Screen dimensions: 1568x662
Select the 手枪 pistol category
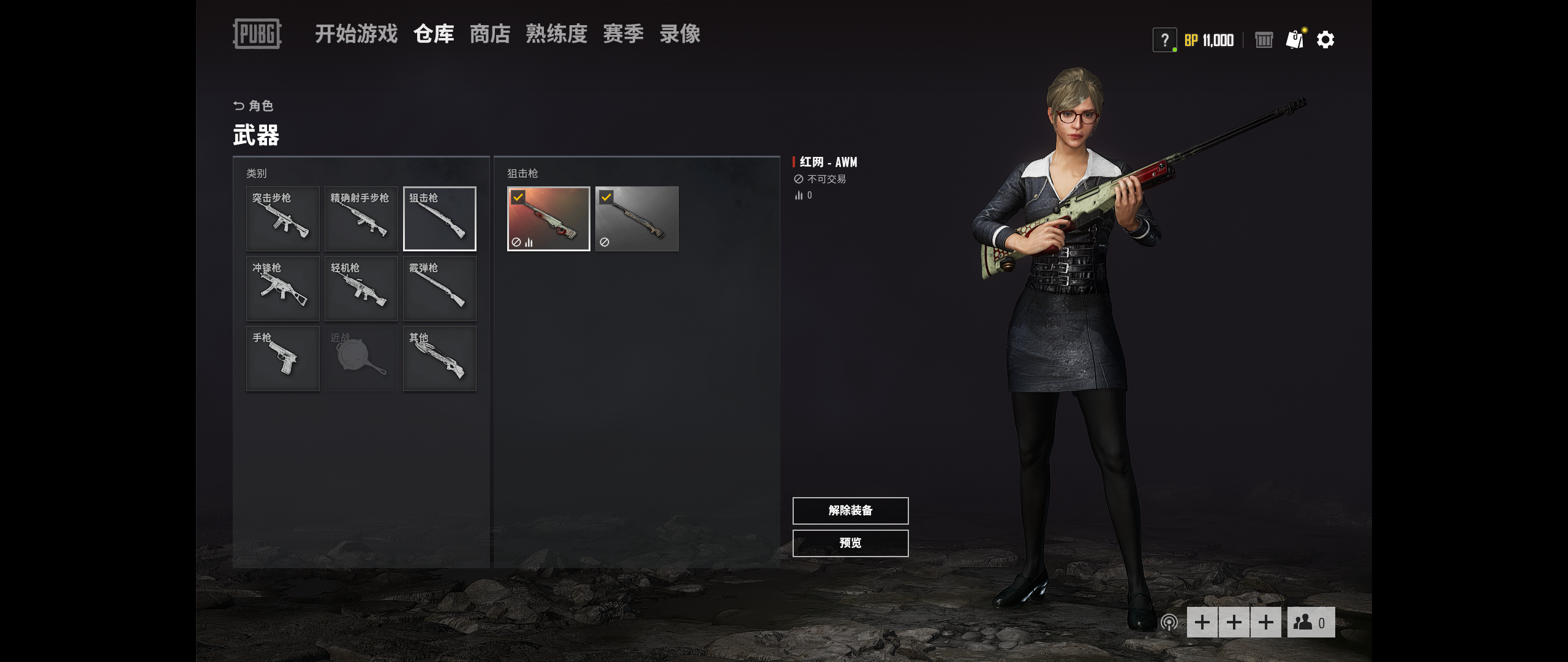tap(282, 359)
